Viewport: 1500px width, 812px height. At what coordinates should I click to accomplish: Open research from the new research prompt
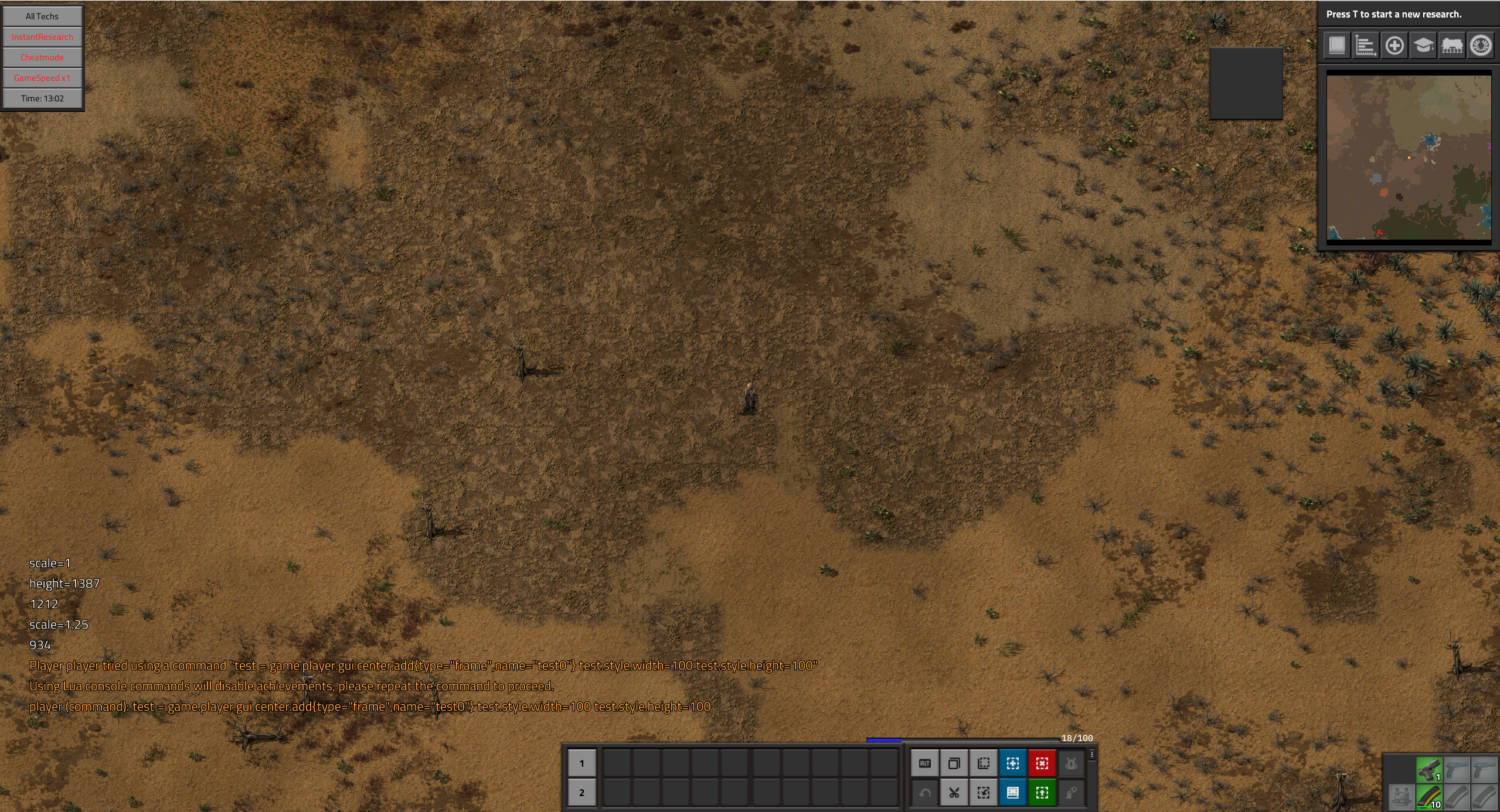(1394, 14)
